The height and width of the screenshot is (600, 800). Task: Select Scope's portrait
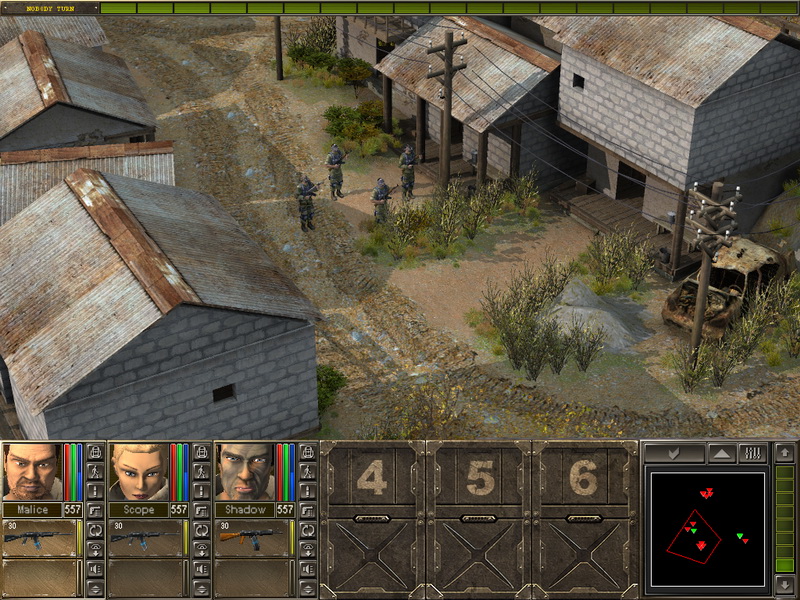tap(138, 471)
